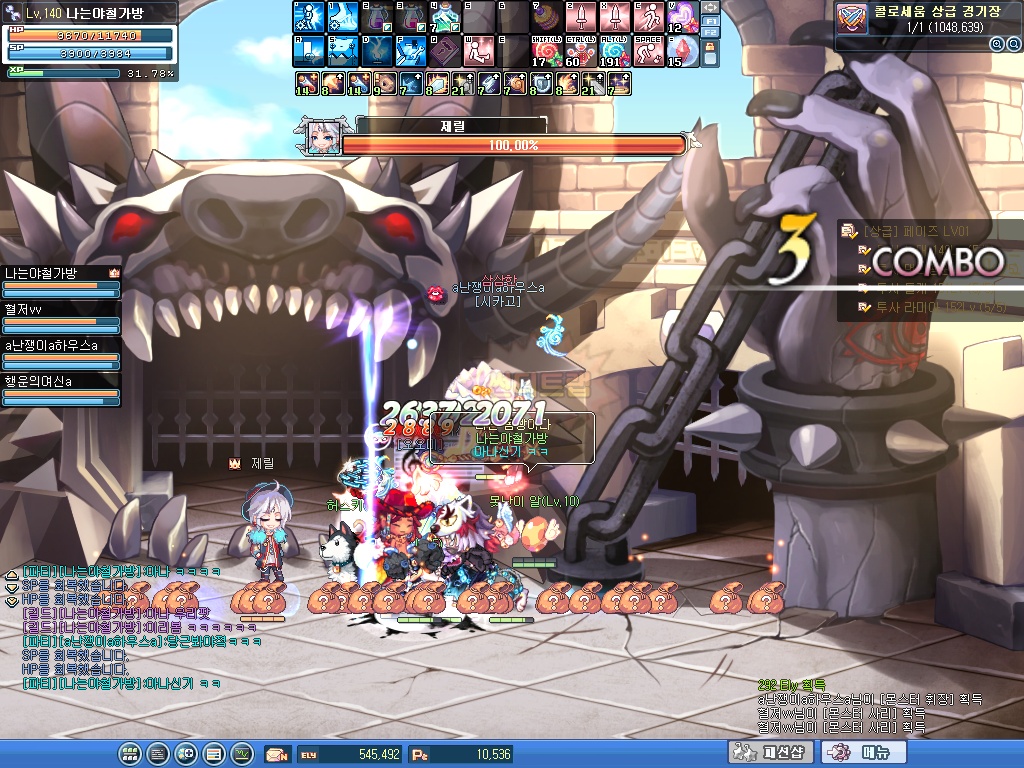Switch hotbar to the F1 page
The width and height of the screenshot is (1024, 768).
click(711, 20)
